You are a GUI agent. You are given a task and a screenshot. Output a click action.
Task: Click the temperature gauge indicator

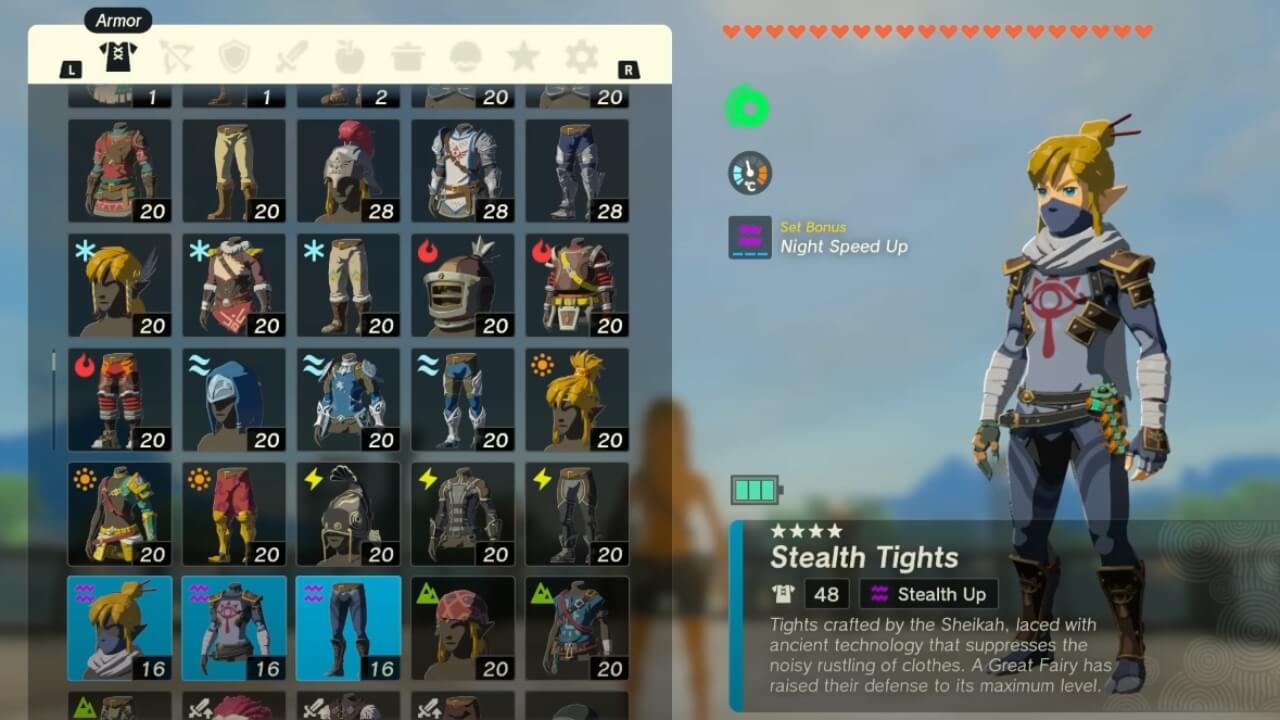coord(748,172)
